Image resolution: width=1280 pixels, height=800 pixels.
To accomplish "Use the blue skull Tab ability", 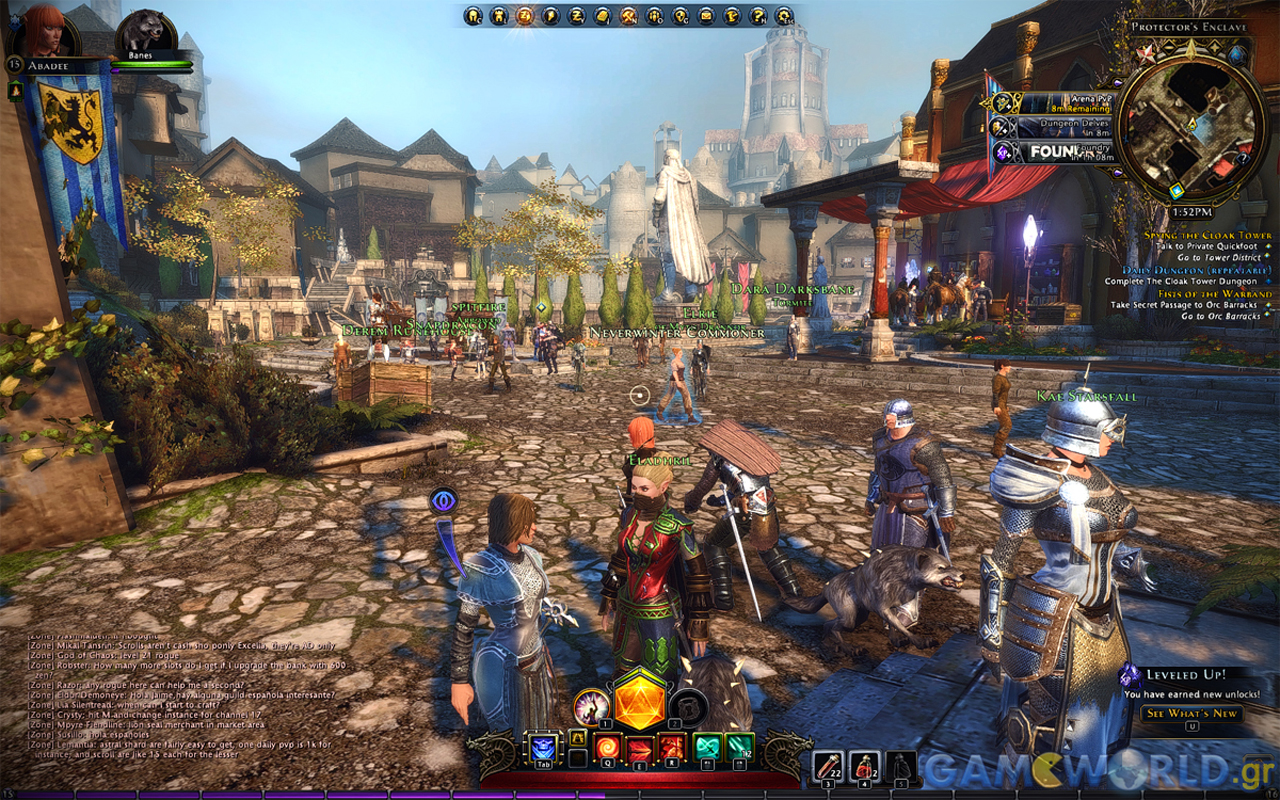I will [542, 748].
